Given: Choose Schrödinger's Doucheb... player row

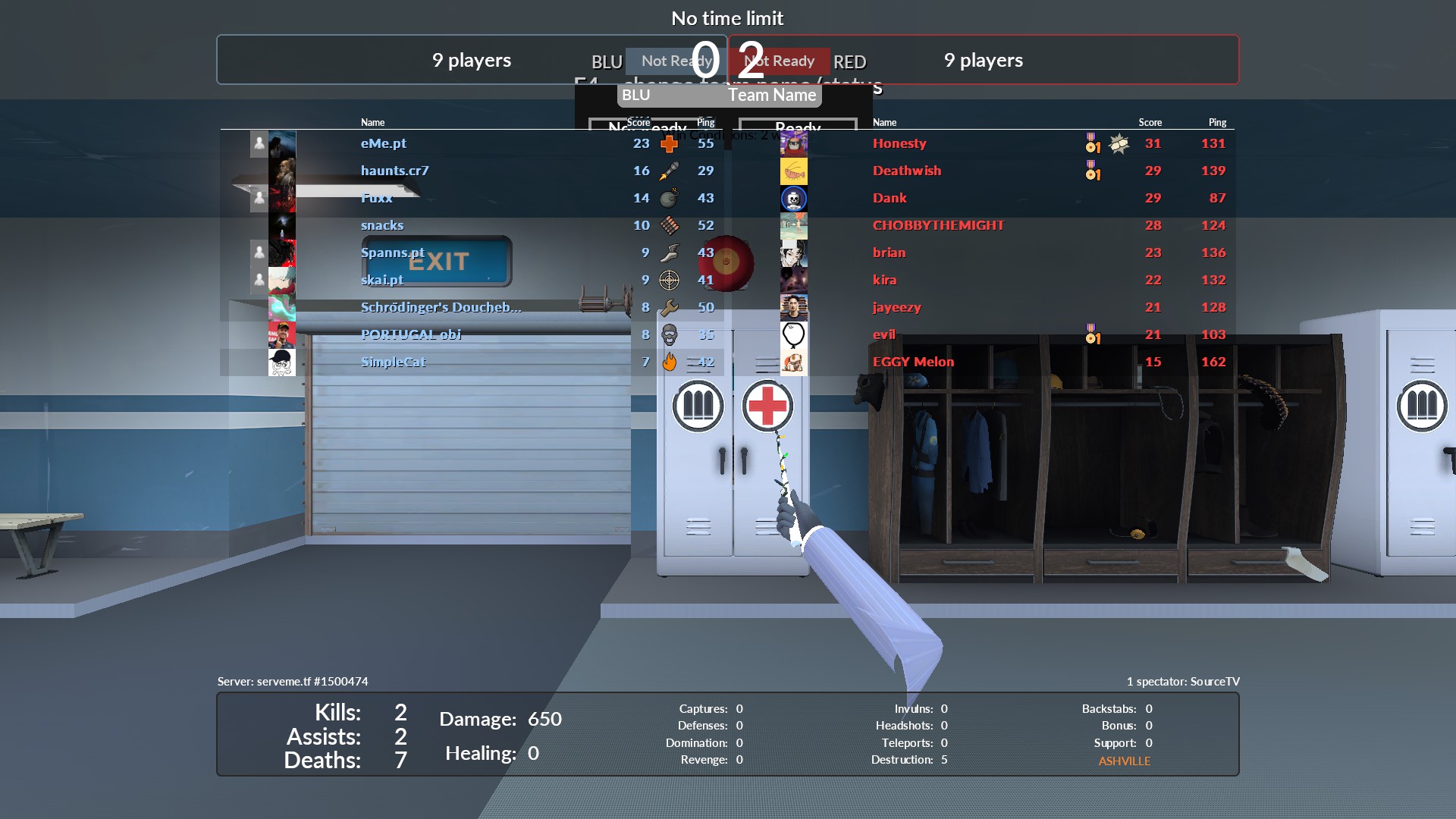Looking at the screenshot, I should pyautogui.click(x=441, y=307).
